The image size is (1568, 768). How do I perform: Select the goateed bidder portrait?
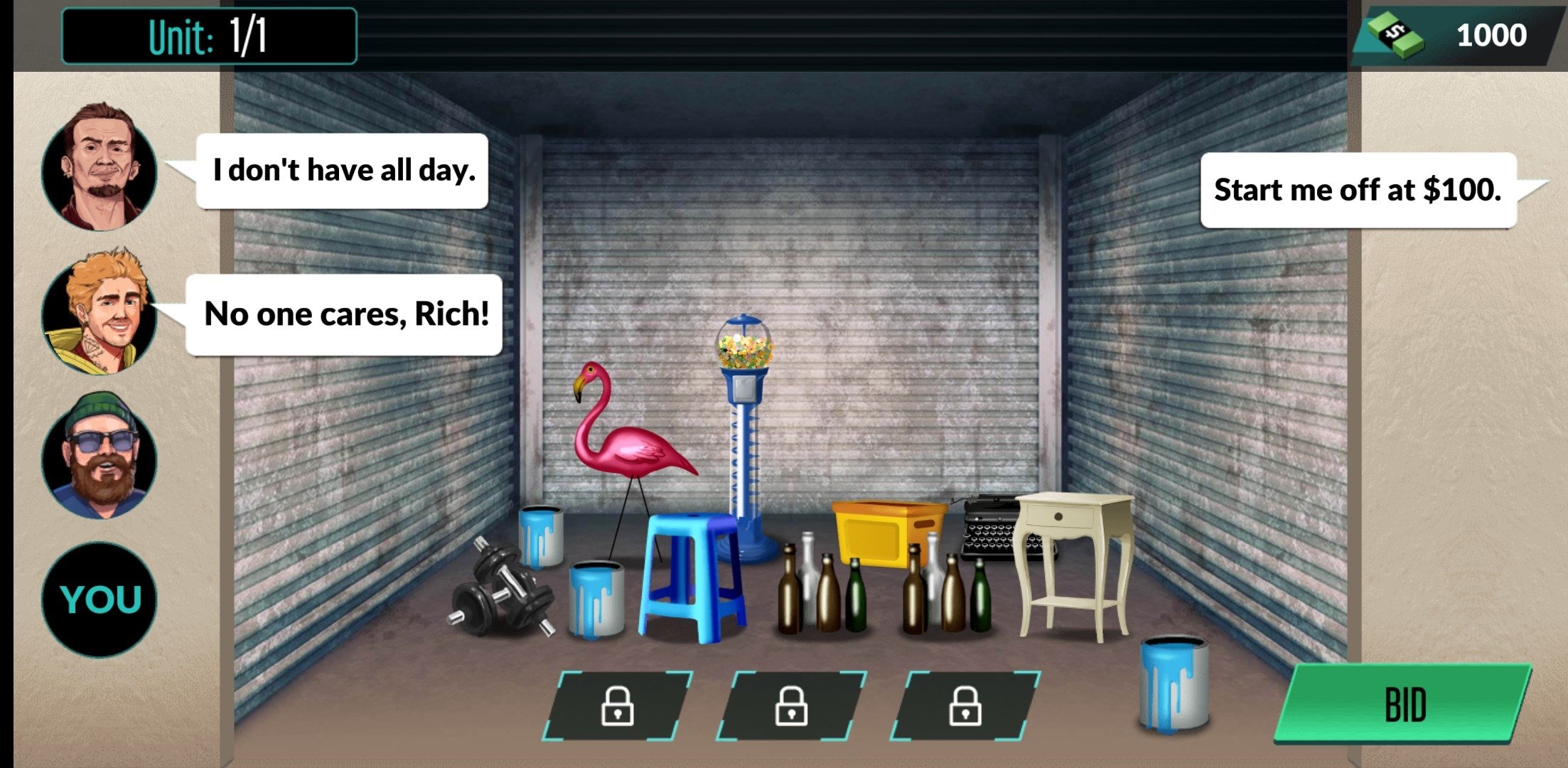(100, 168)
